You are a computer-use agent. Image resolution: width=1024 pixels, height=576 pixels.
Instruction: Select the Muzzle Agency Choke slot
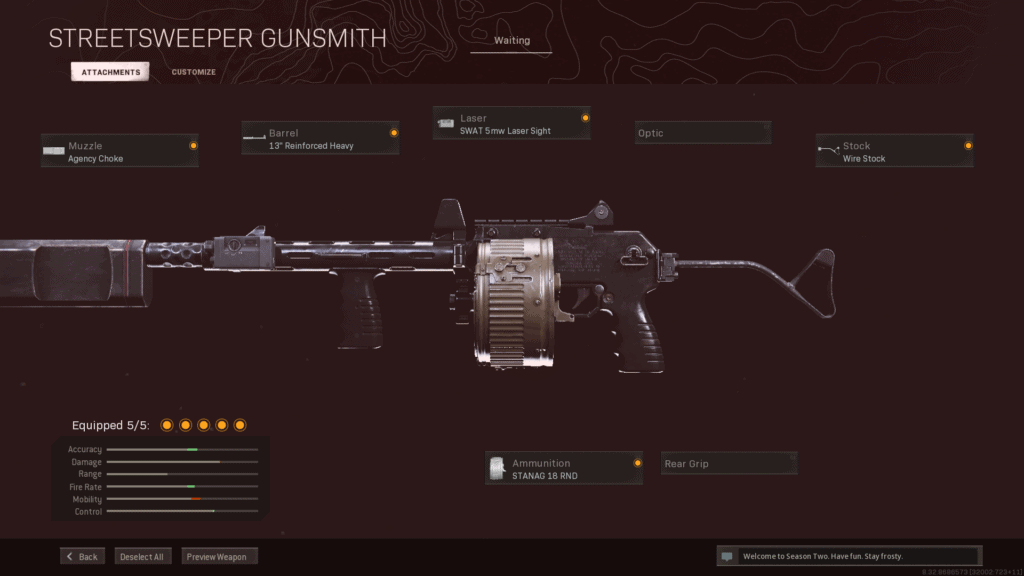point(120,151)
